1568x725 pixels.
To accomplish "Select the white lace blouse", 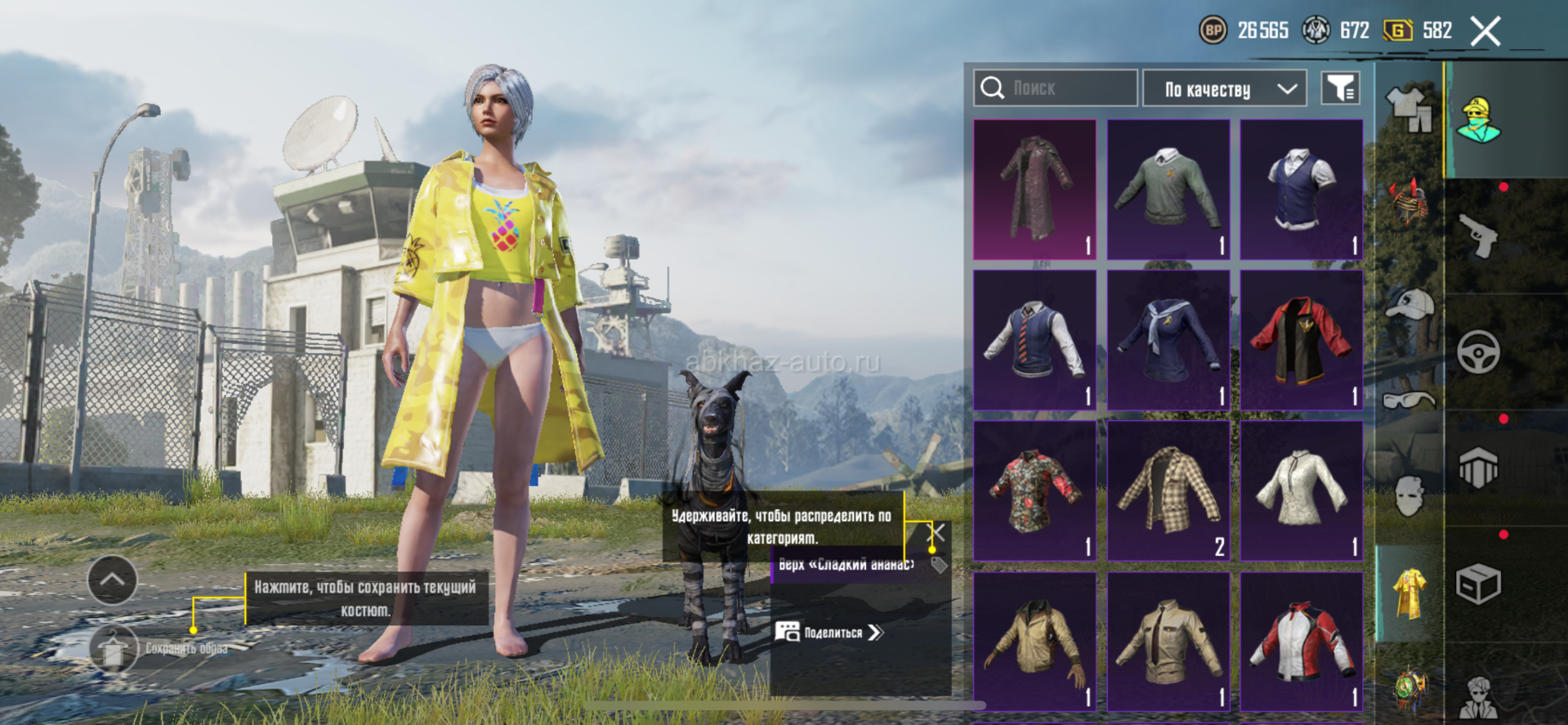I will pos(1301,490).
